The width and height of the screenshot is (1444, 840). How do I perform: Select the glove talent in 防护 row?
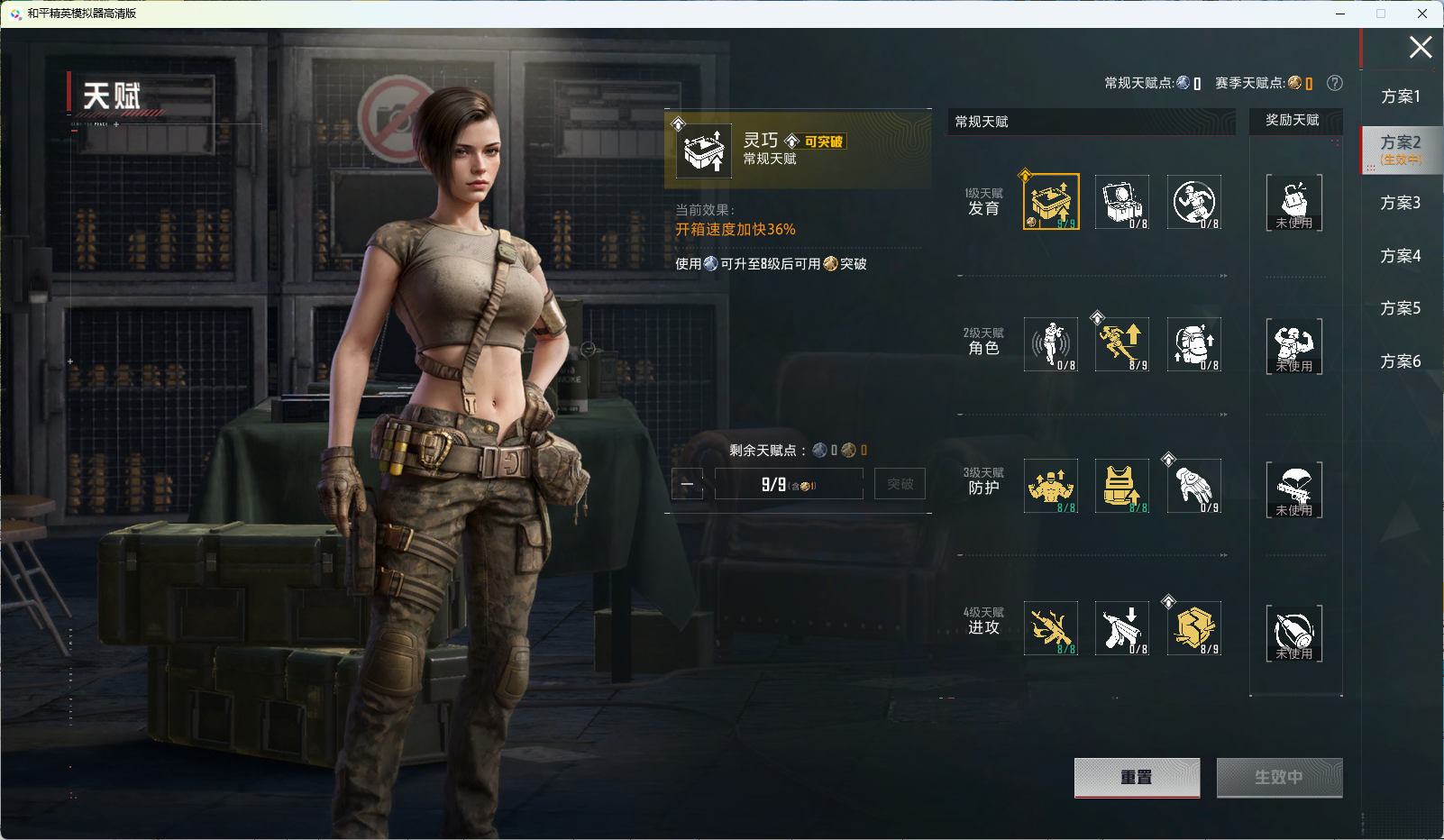pyautogui.click(x=1194, y=486)
